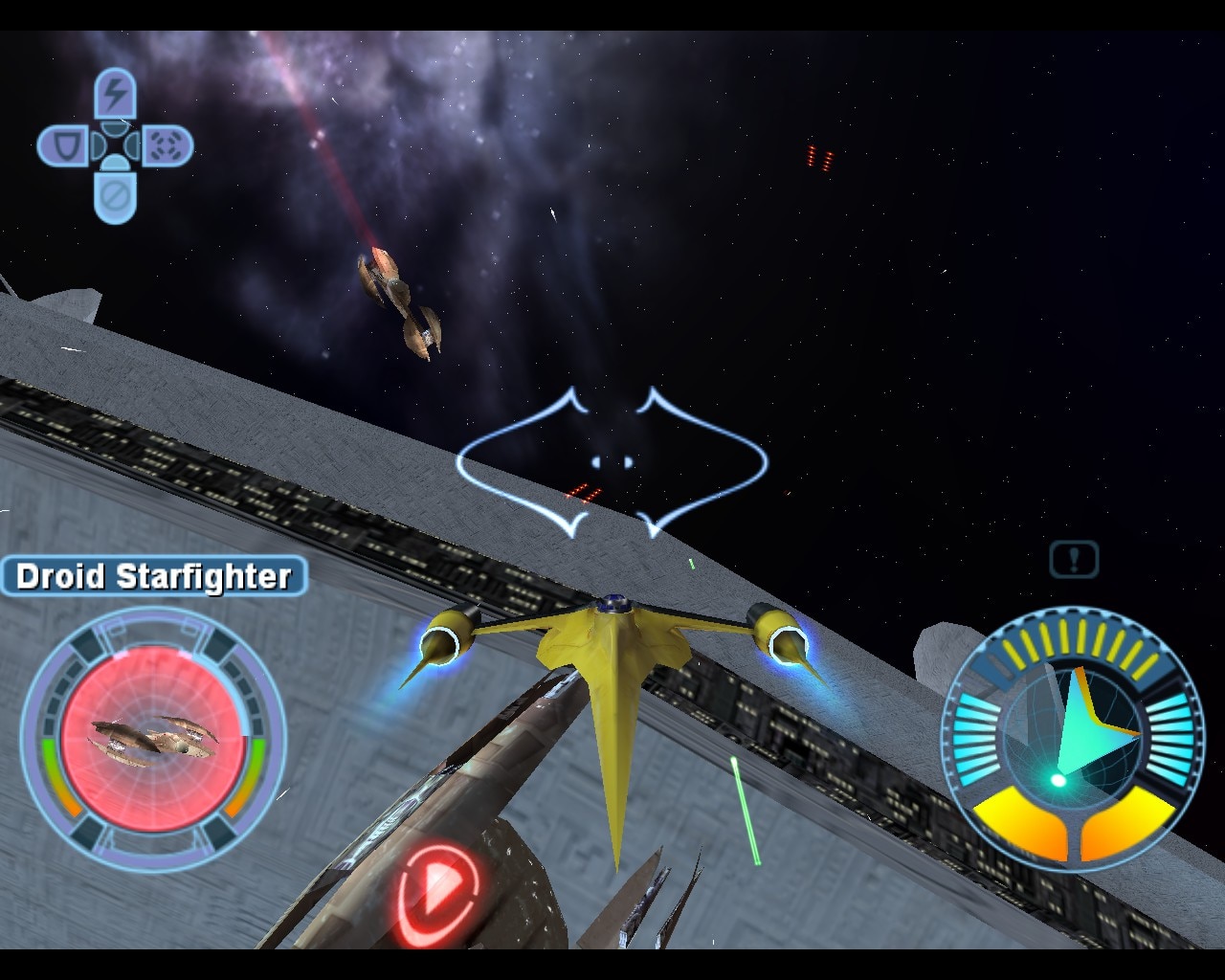Click the green compass arrow in the gauge
Image resolution: width=1225 pixels, height=980 pixels.
tap(1088, 721)
